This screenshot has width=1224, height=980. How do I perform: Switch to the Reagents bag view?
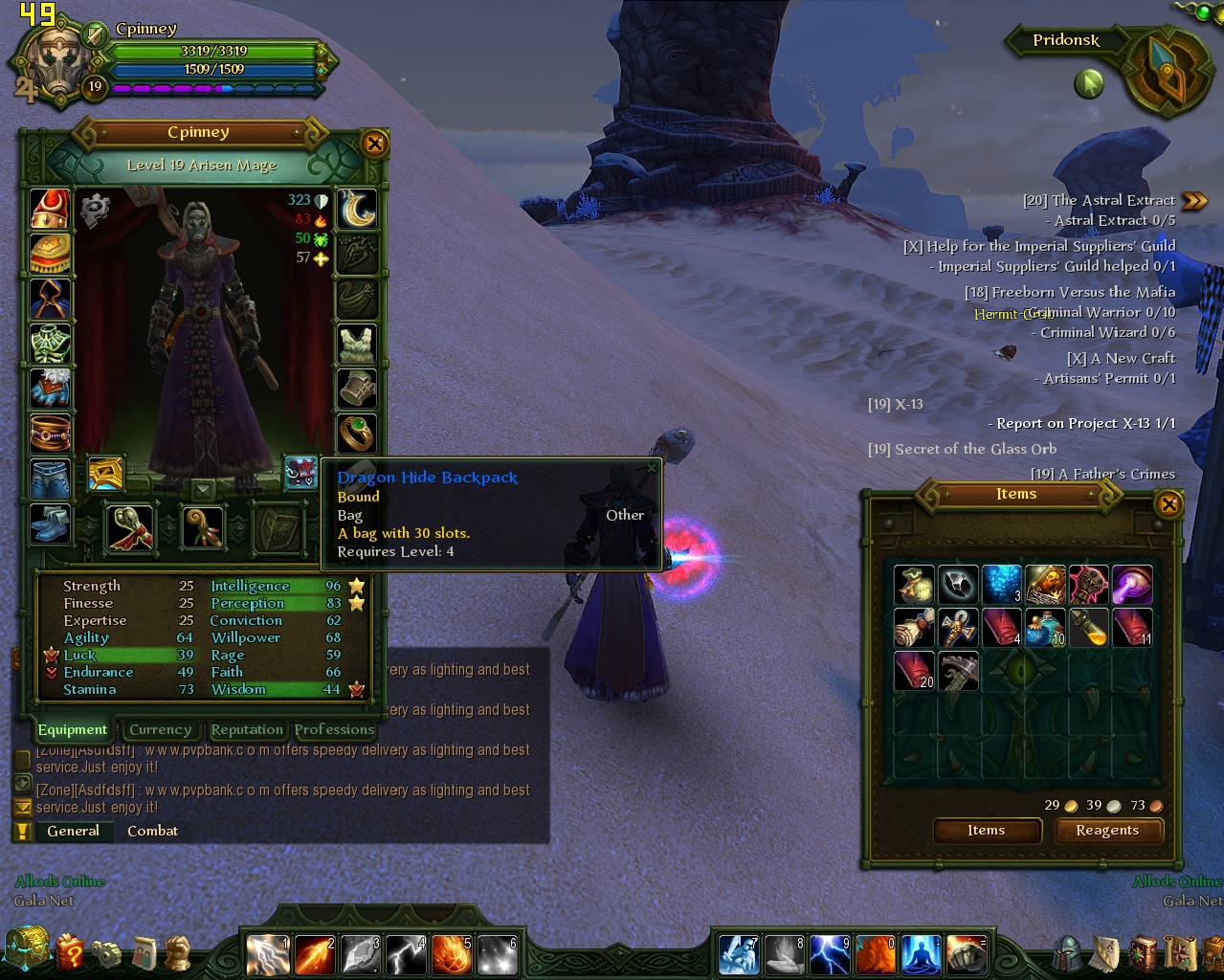coord(1107,831)
